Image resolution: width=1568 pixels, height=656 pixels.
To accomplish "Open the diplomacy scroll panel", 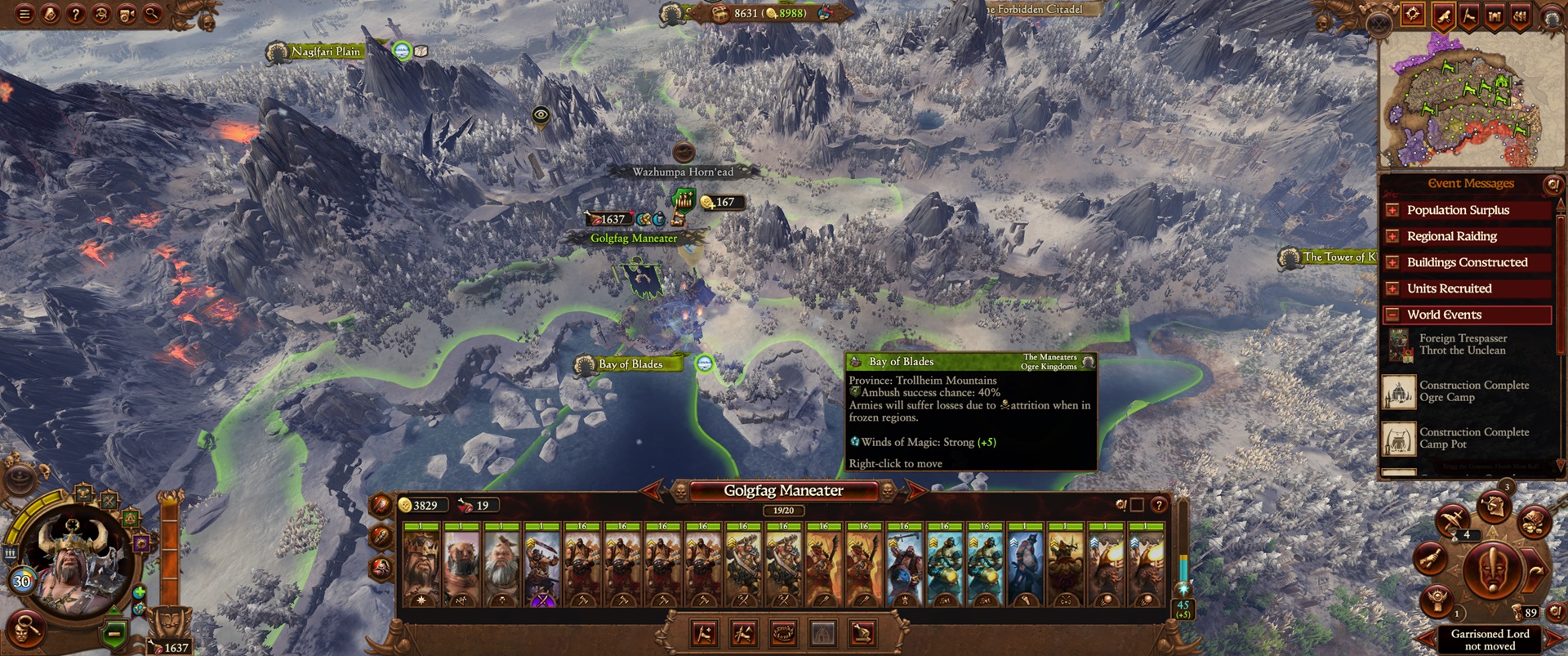I will click(1445, 15).
